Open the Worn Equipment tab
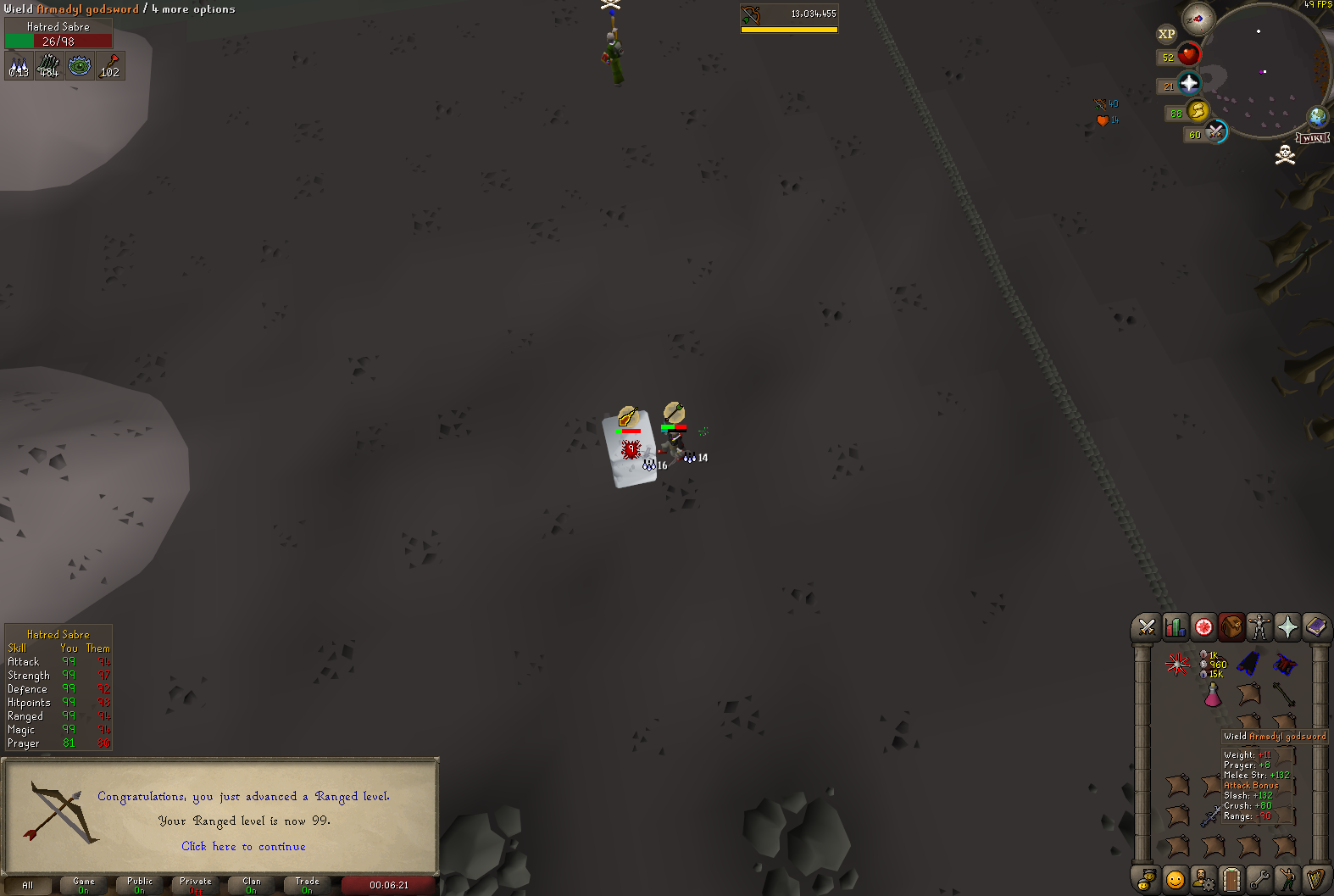1334x896 pixels. click(x=1259, y=627)
